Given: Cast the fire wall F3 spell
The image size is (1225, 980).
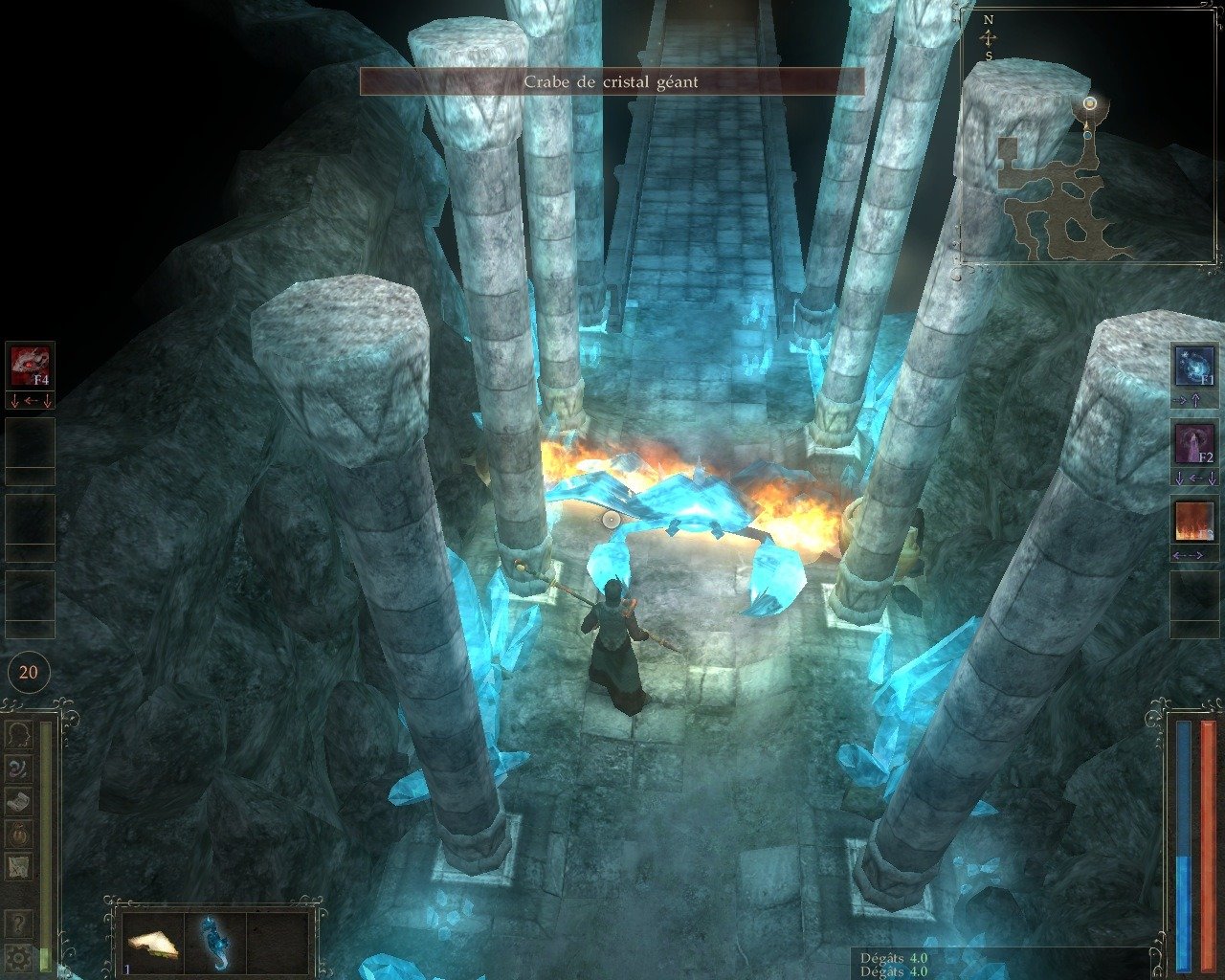Looking at the screenshot, I should 1193,521.
